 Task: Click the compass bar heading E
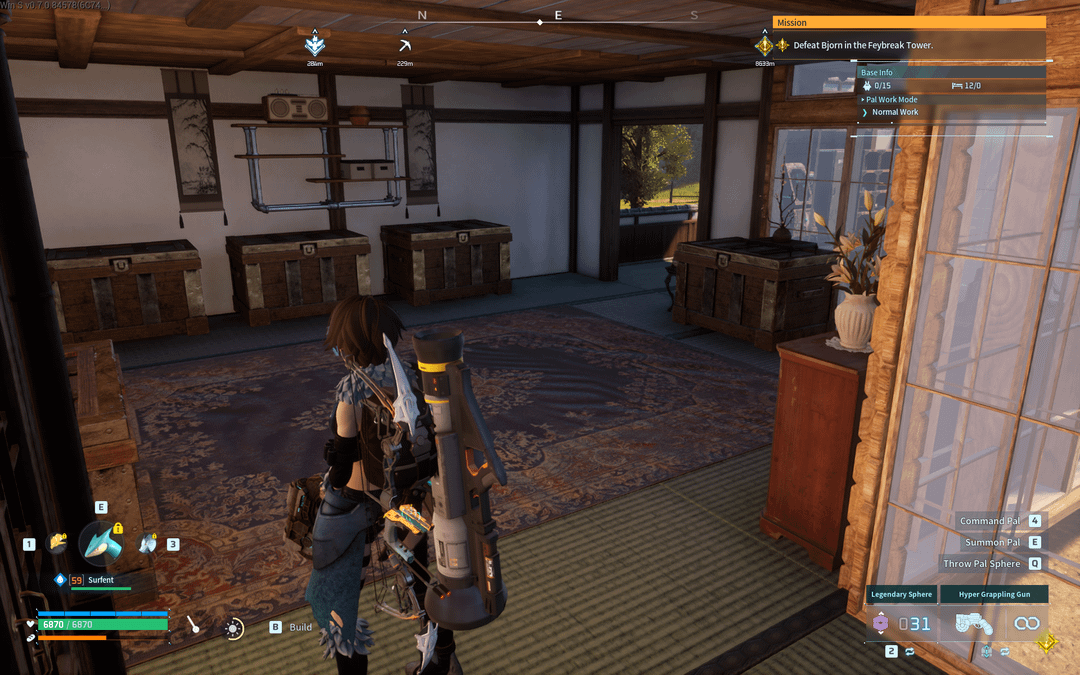tap(558, 15)
